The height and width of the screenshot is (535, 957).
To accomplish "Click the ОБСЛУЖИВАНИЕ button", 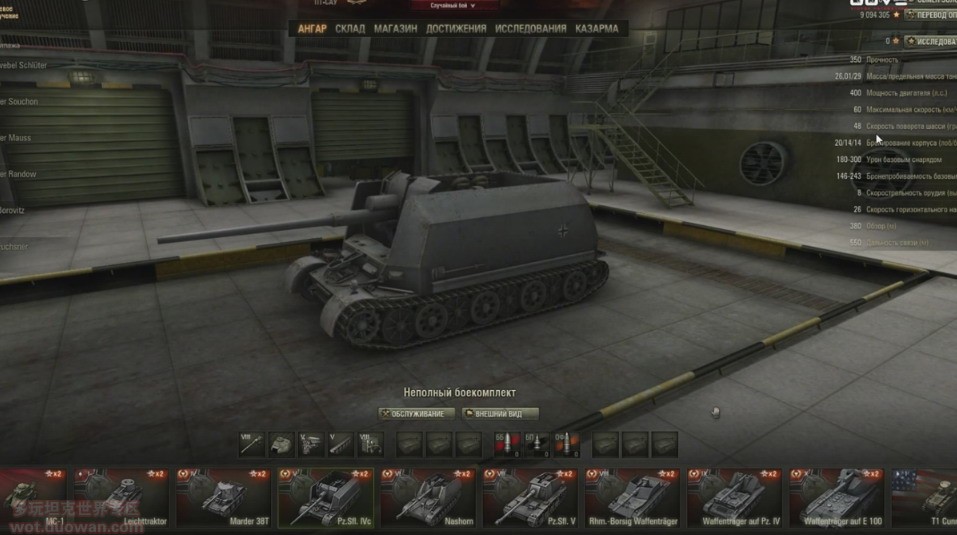I will tap(415, 413).
